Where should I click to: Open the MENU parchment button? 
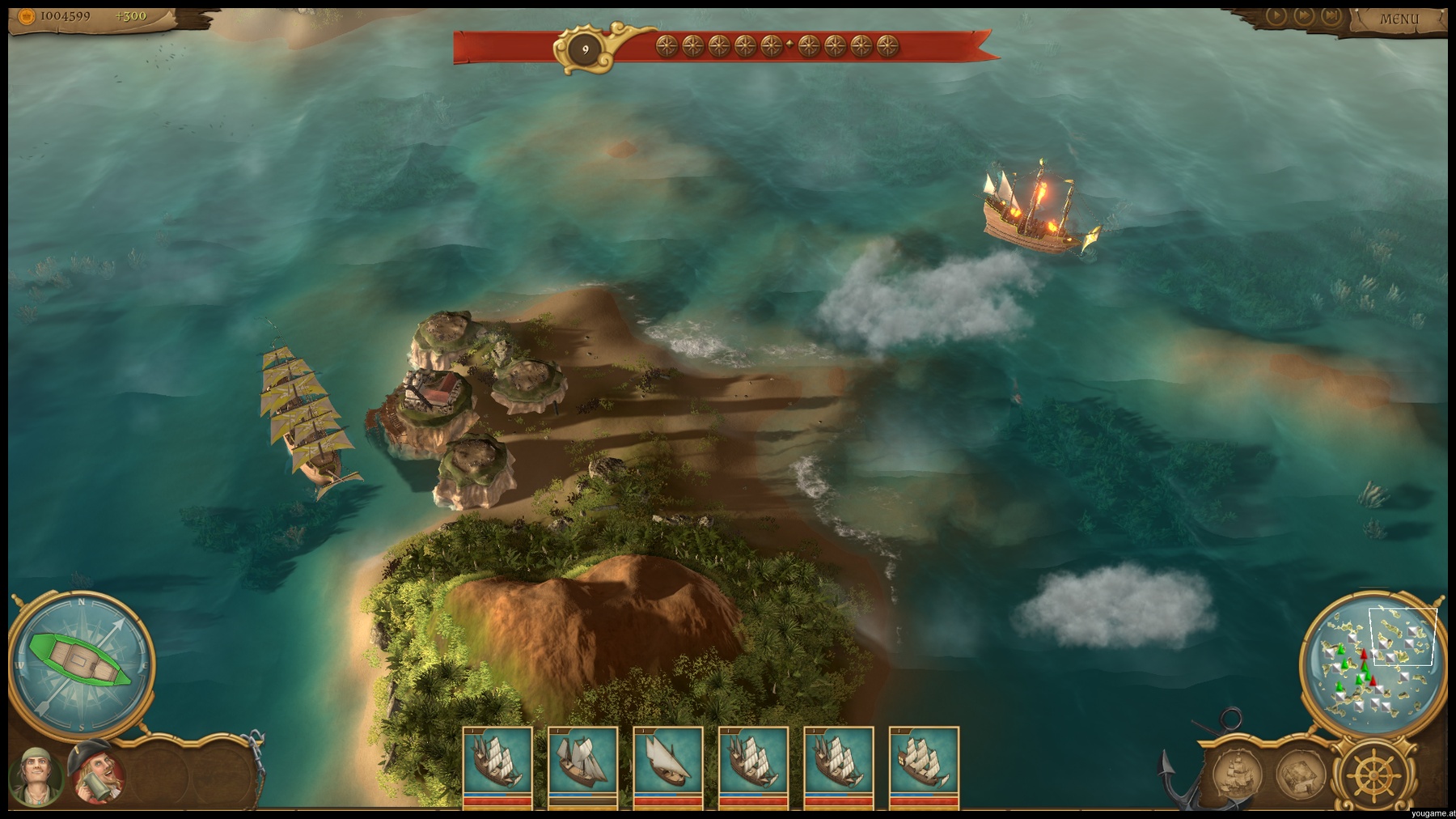click(x=1399, y=19)
